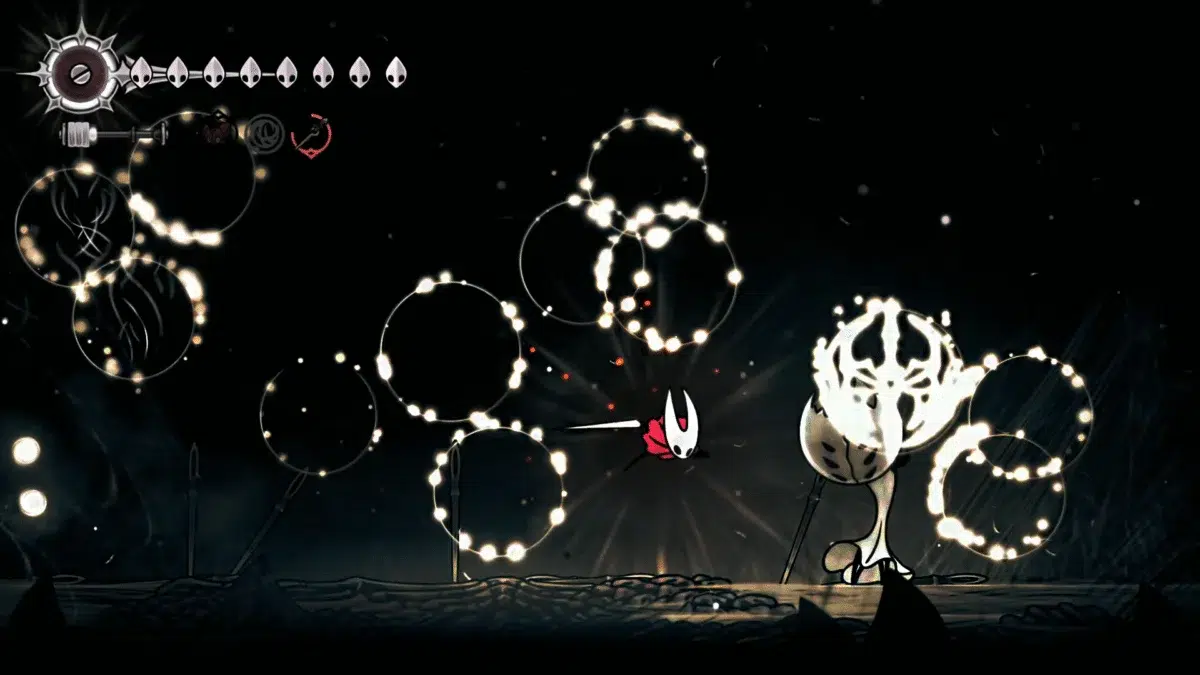Select the red-ringed needle tool icon
1200x675 pixels.
(x=311, y=133)
